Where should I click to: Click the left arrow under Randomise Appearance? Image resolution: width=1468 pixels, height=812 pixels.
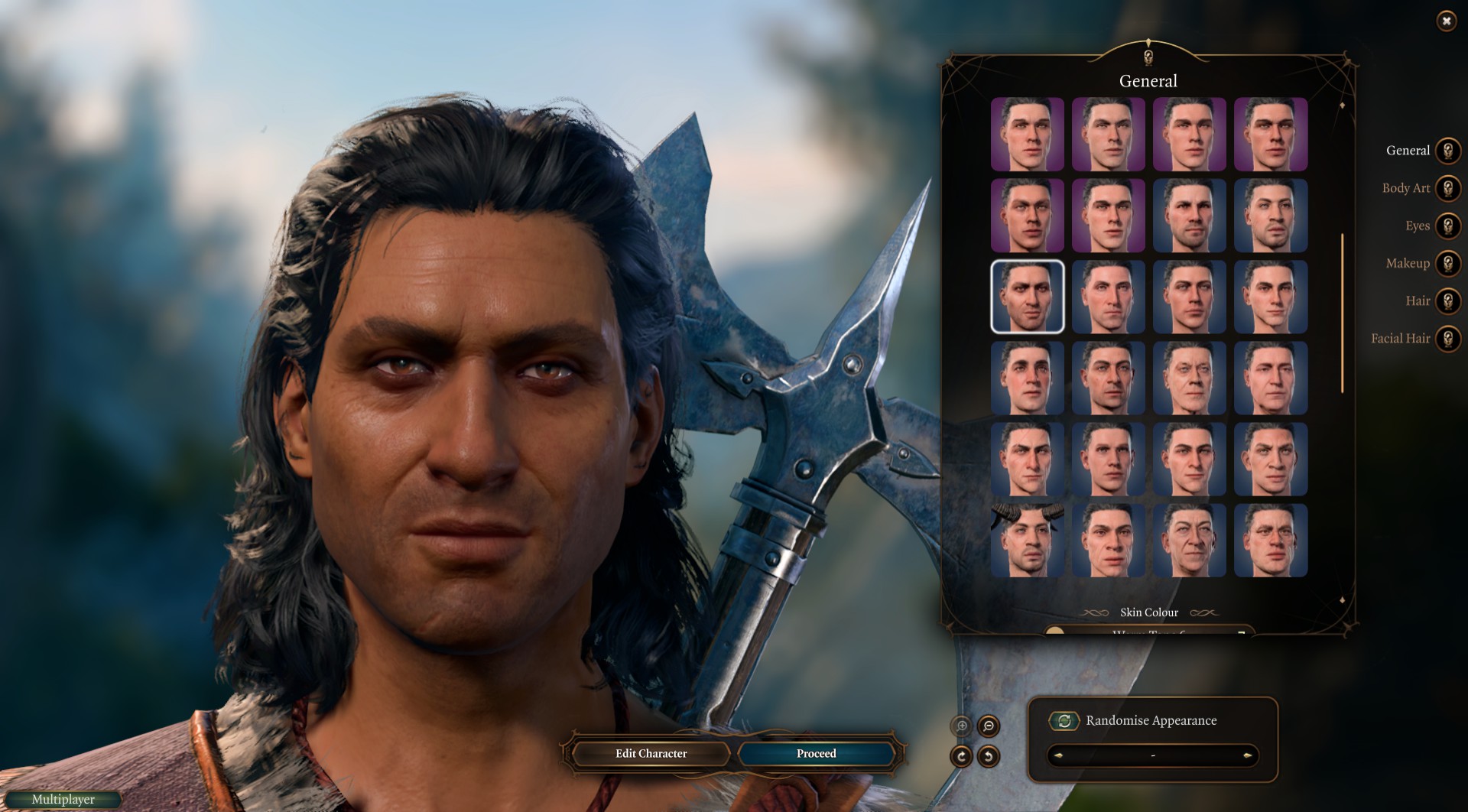1058,755
